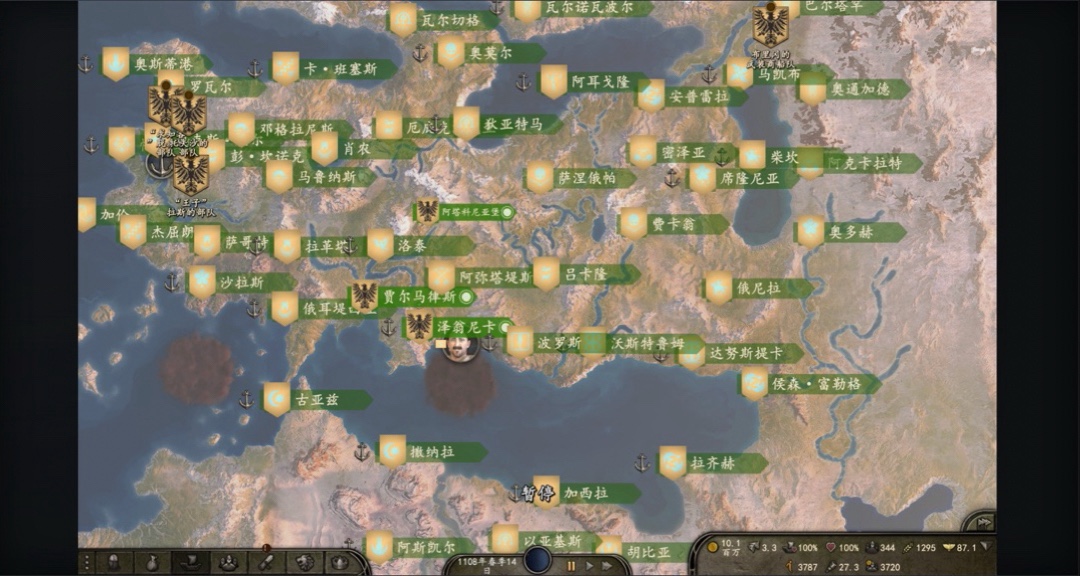Screen dimensions: 1080x576
Task: Open the inventory bag icon
Action: click(153, 563)
